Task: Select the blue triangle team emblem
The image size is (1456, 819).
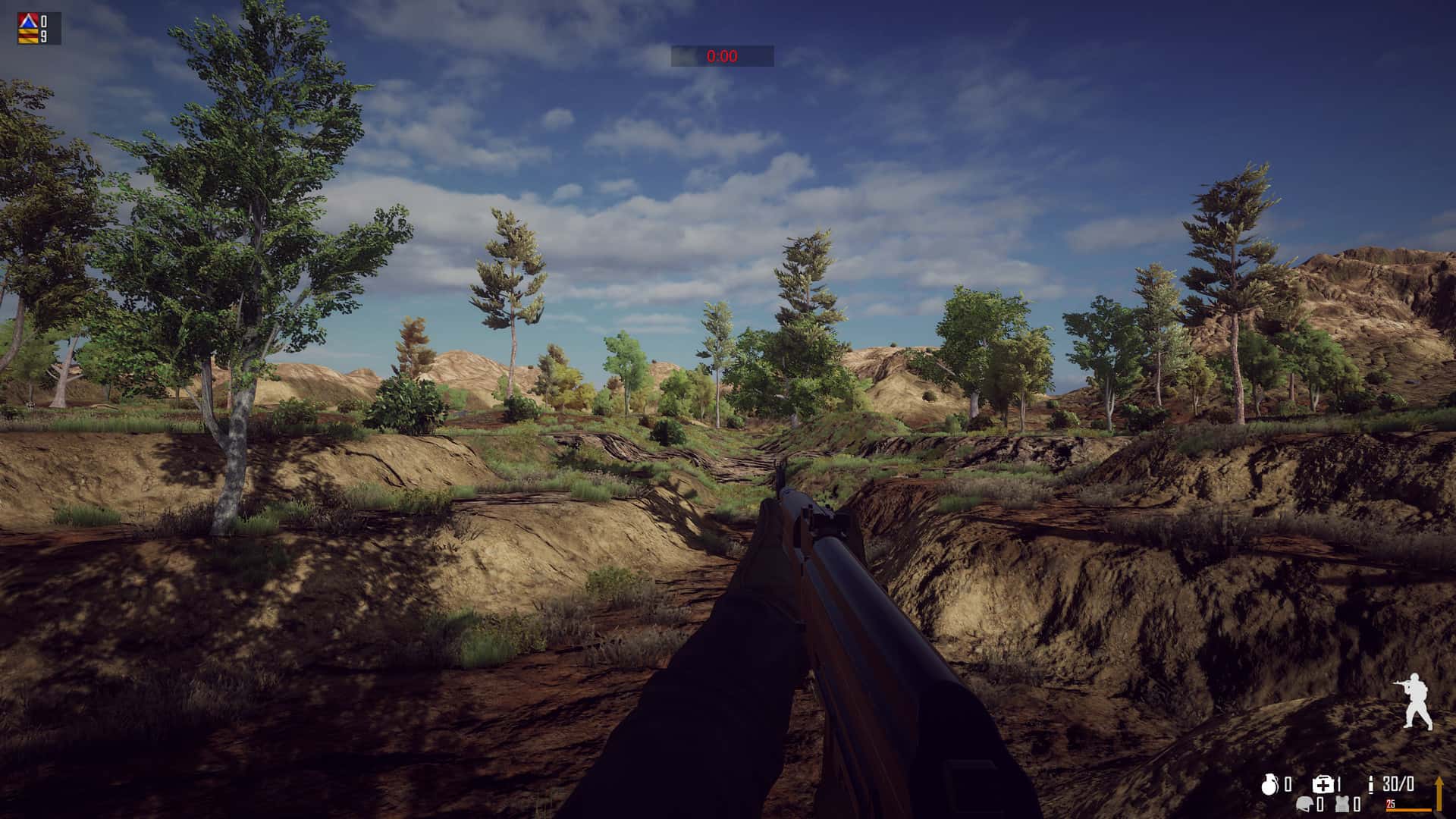Action: coord(27,20)
